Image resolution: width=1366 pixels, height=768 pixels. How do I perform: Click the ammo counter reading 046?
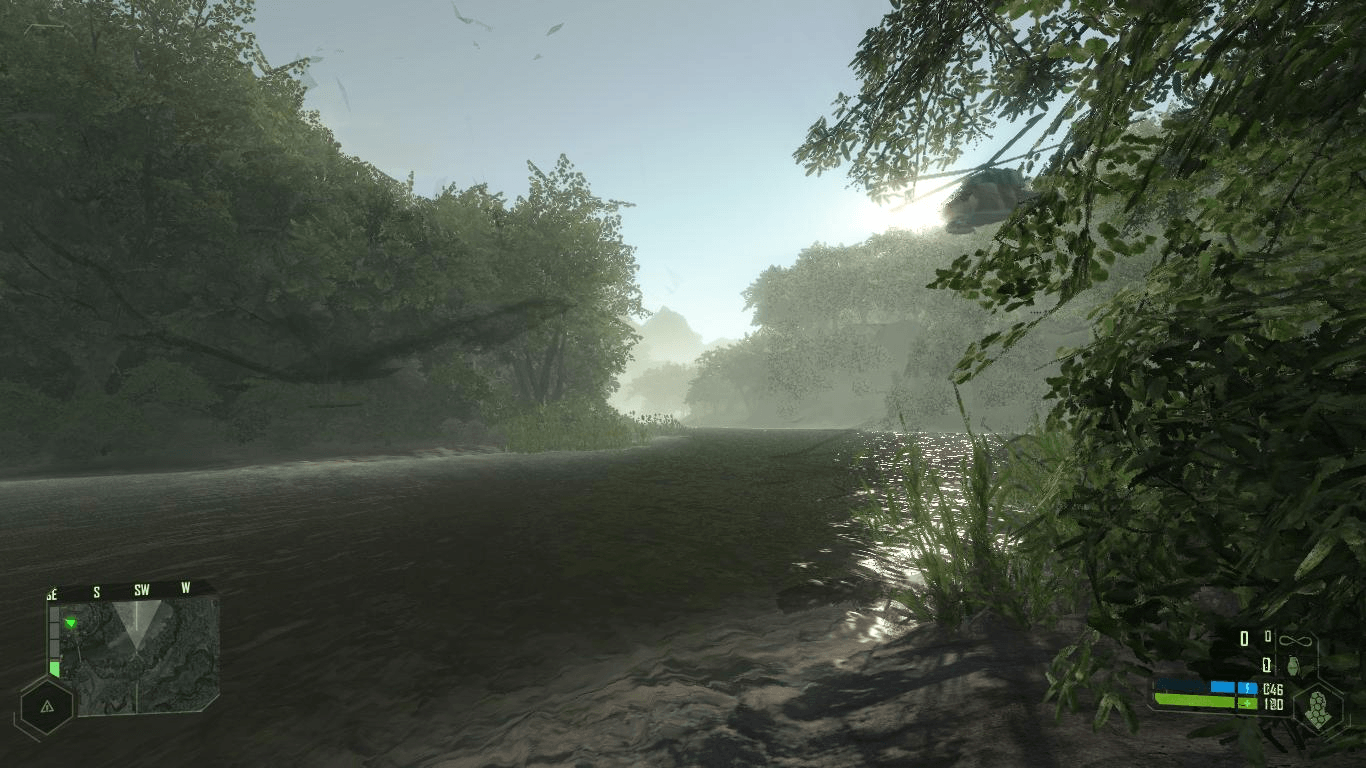click(1273, 689)
